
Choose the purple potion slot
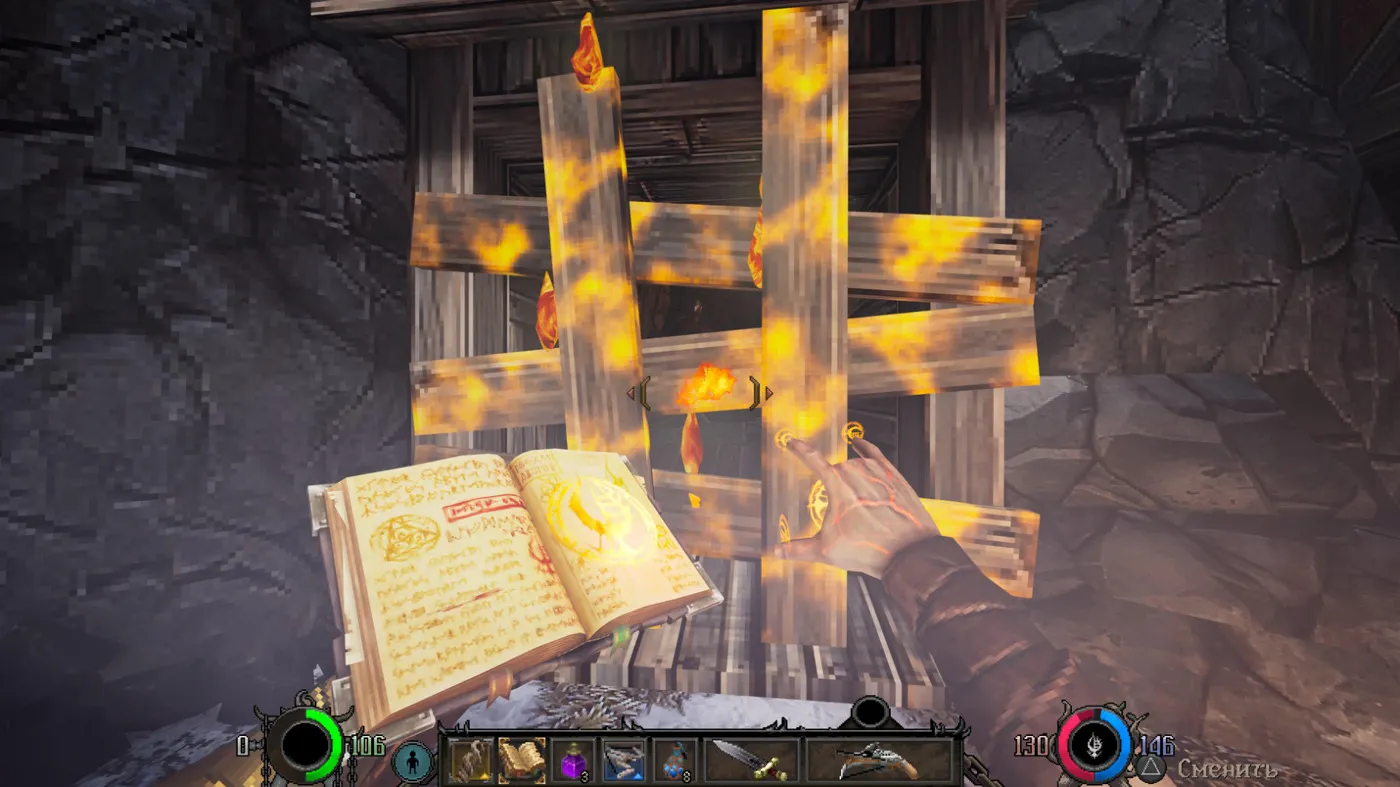click(573, 760)
